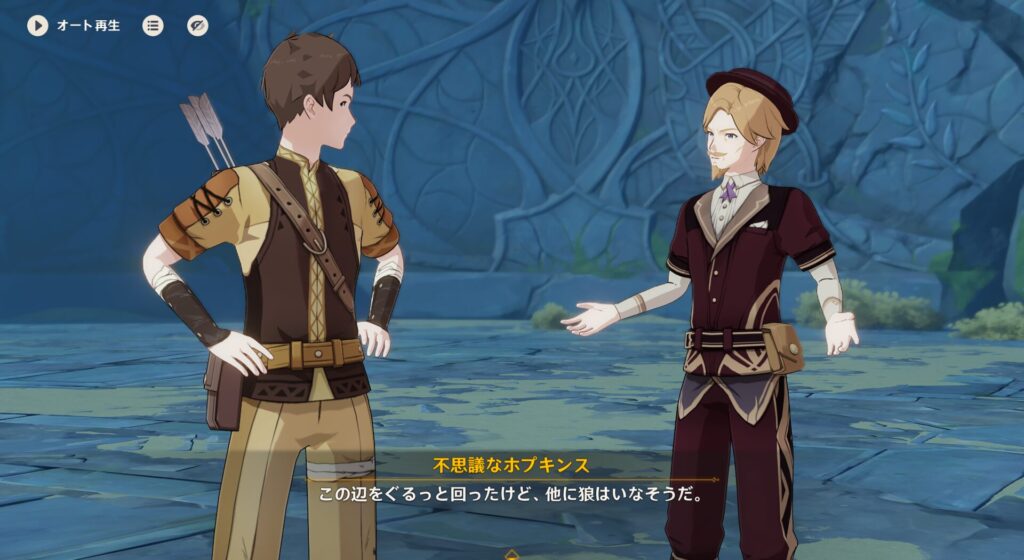Open the dialogue log list icon
Viewport: 1024px width, 560px height.
click(153, 26)
